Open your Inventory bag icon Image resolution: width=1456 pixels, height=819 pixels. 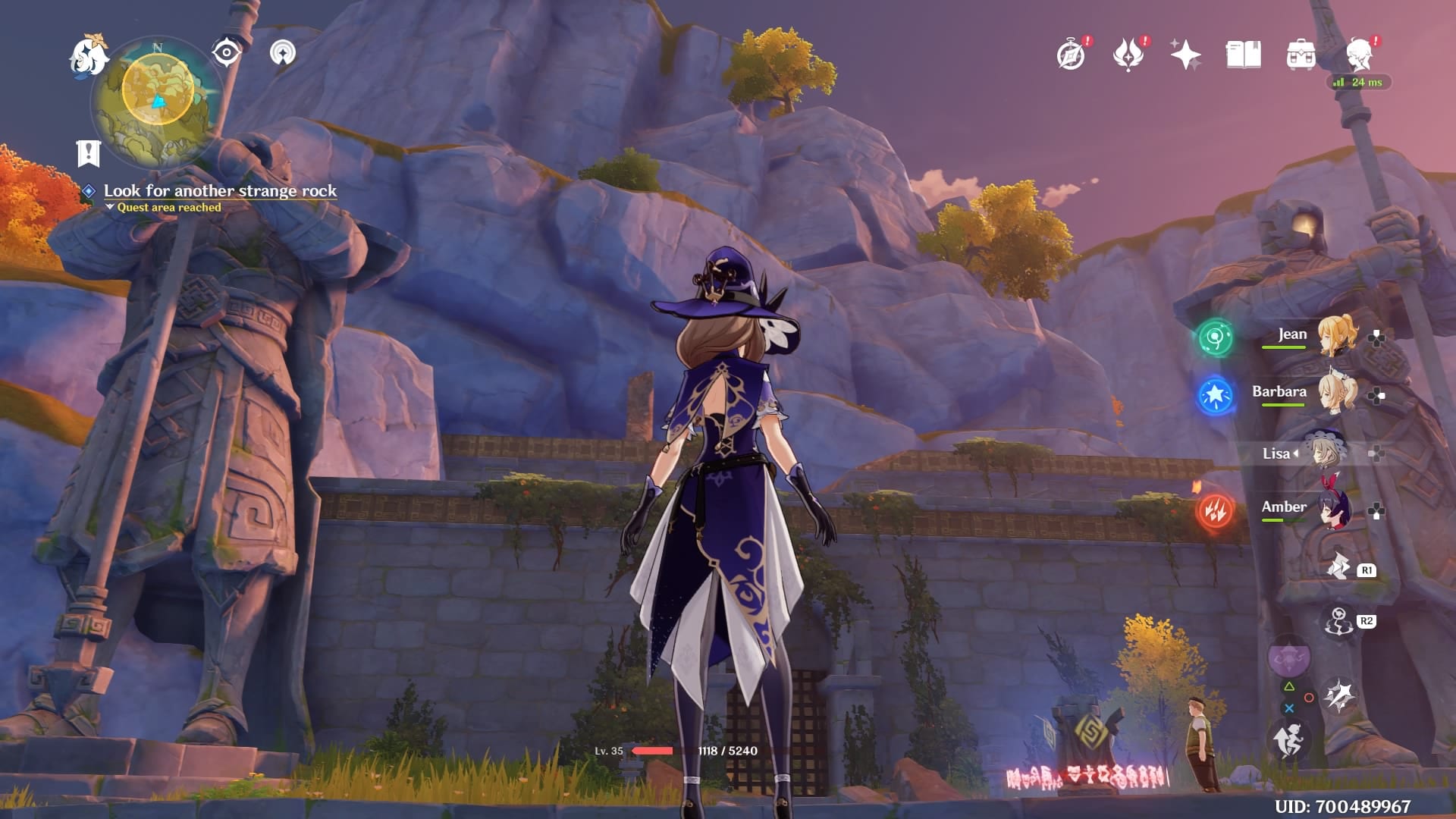(1300, 53)
